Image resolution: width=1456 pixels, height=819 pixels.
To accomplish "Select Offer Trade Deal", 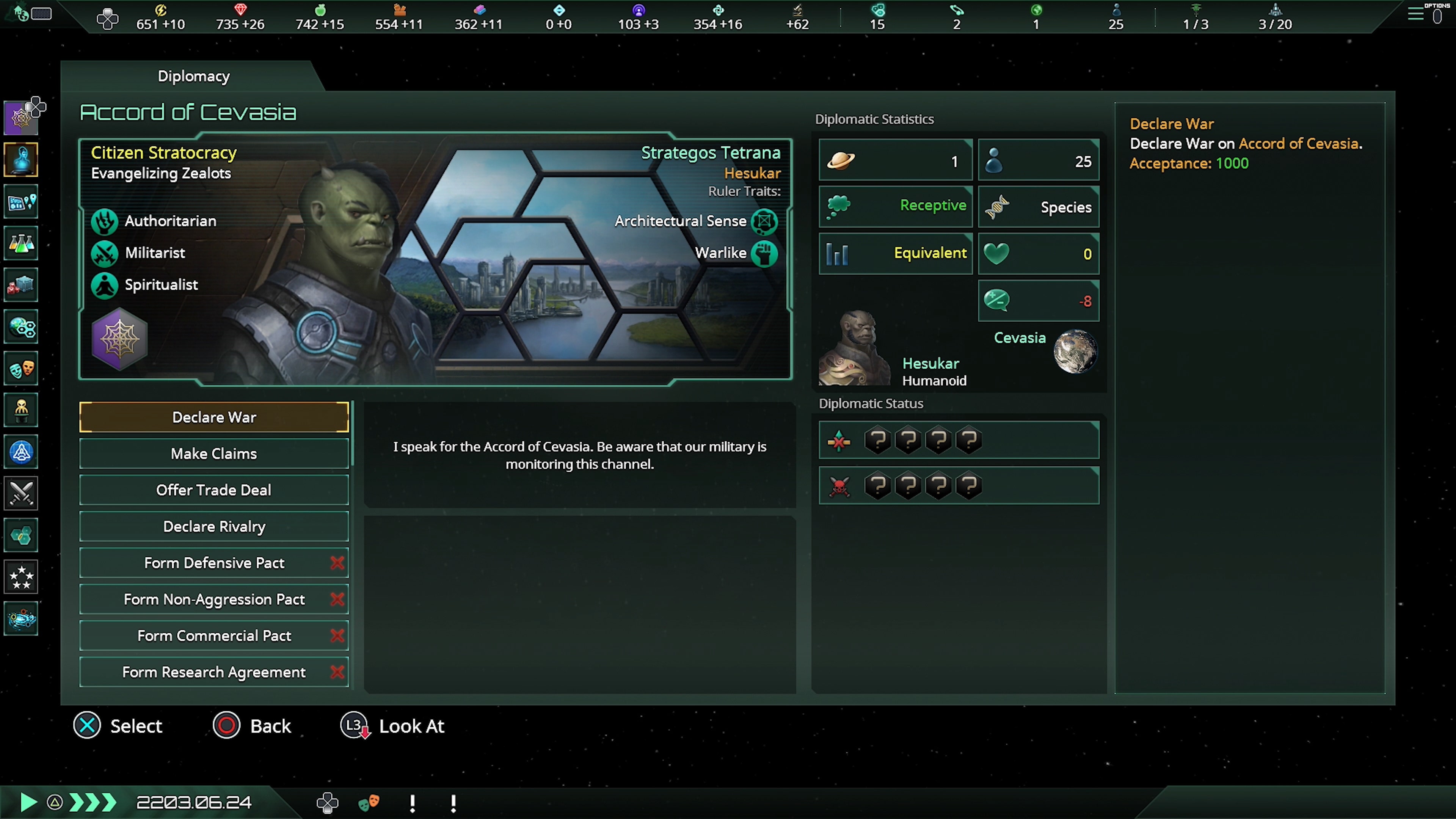I will point(213,490).
